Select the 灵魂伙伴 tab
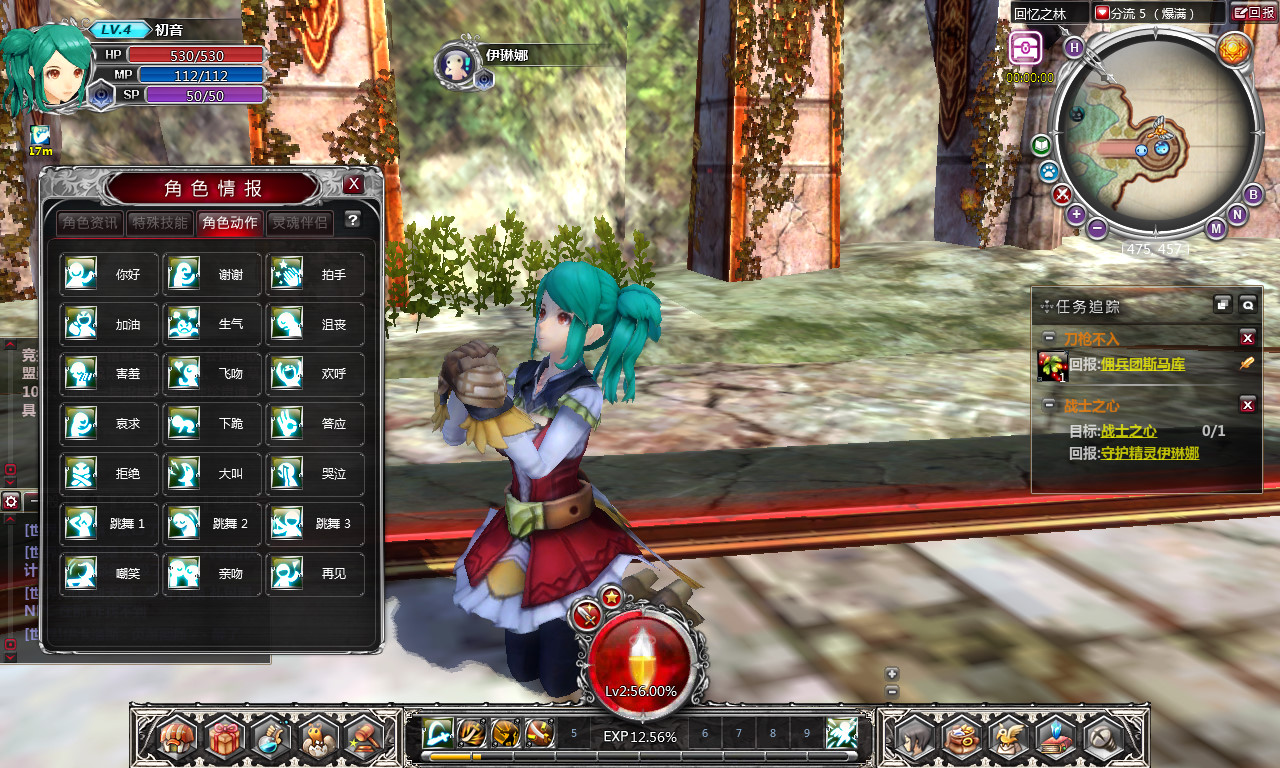 pyautogui.click(x=300, y=222)
